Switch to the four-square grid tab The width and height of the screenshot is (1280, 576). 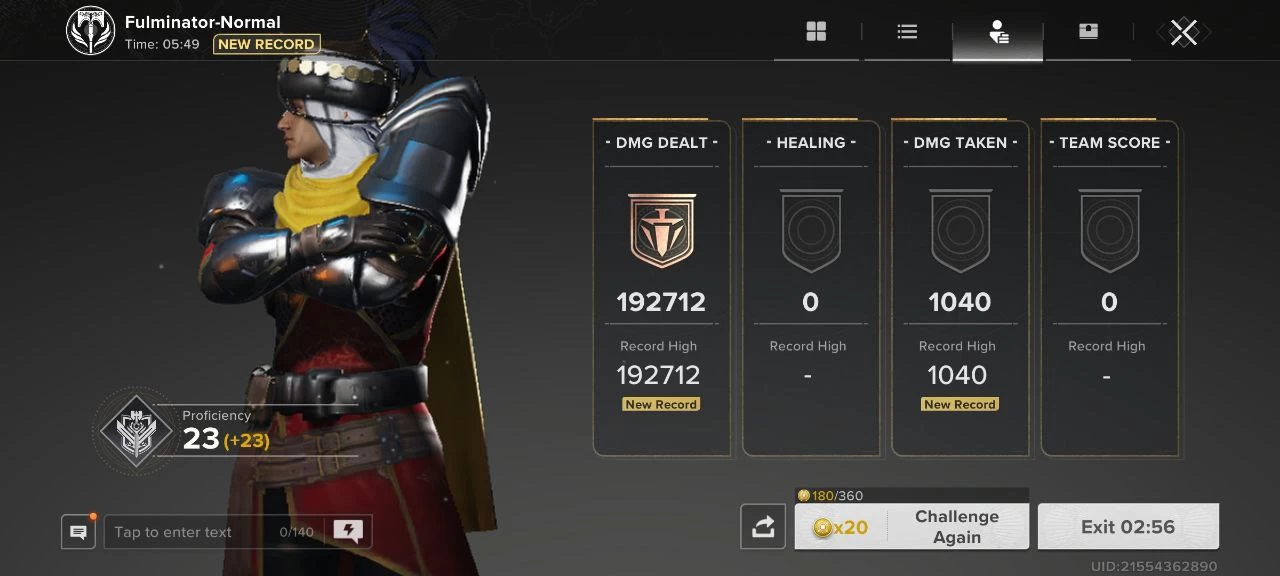pyautogui.click(x=816, y=33)
